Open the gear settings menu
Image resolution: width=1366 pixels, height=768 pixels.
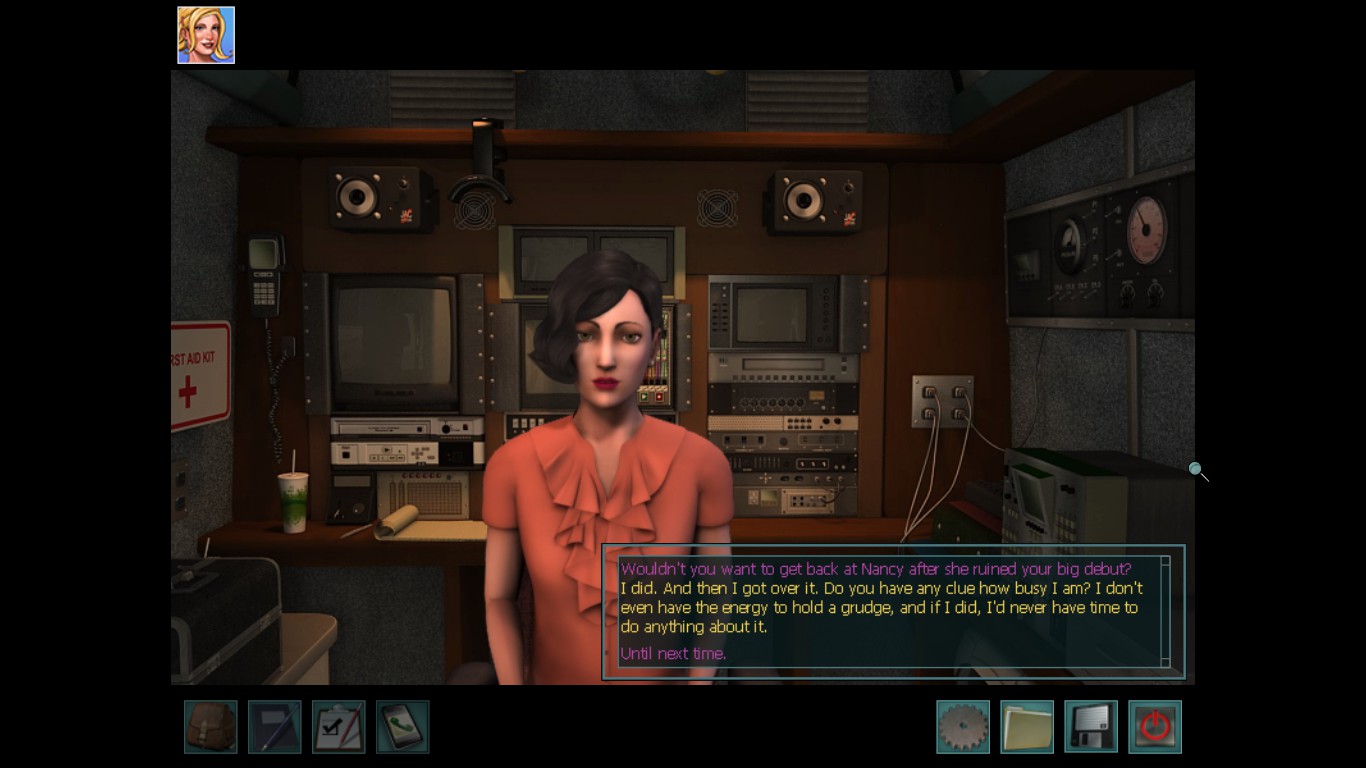click(x=962, y=726)
